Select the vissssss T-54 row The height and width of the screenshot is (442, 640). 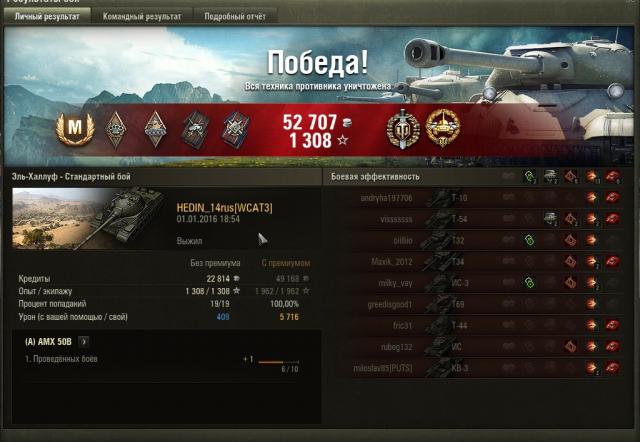pyautogui.click(x=480, y=219)
